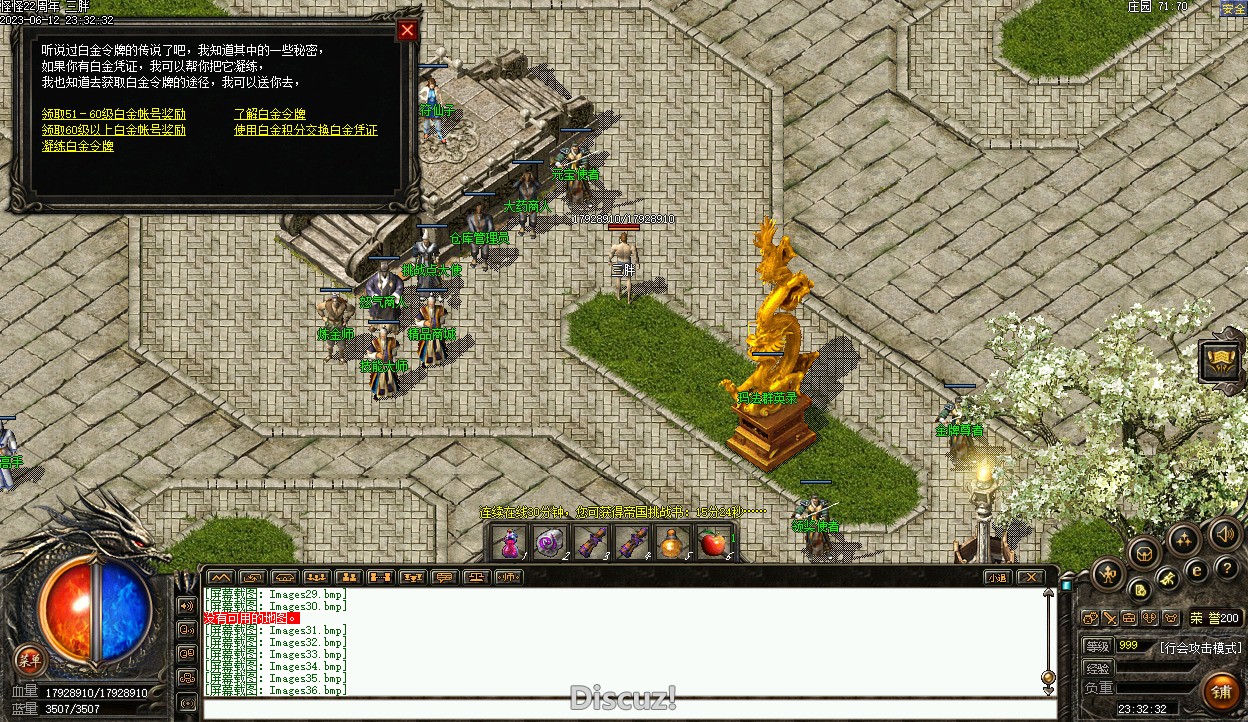Use the red apple hotbar item
This screenshot has width=1248, height=722.
click(x=712, y=543)
